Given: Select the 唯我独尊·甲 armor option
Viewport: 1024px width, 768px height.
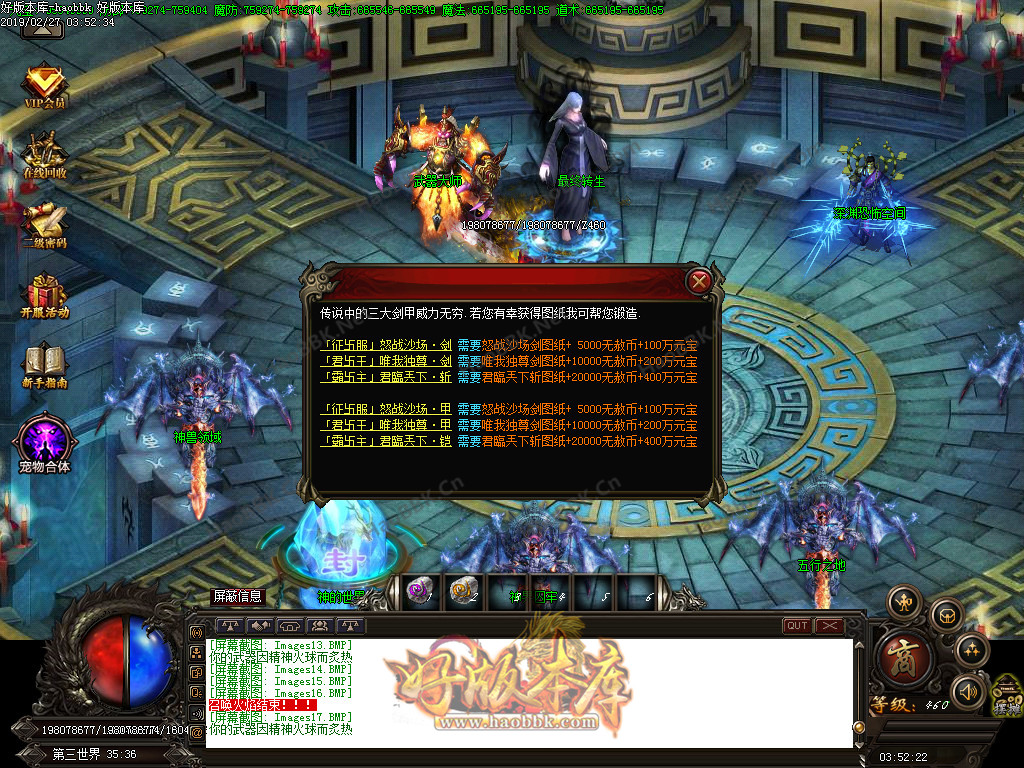Looking at the screenshot, I should coord(385,425).
